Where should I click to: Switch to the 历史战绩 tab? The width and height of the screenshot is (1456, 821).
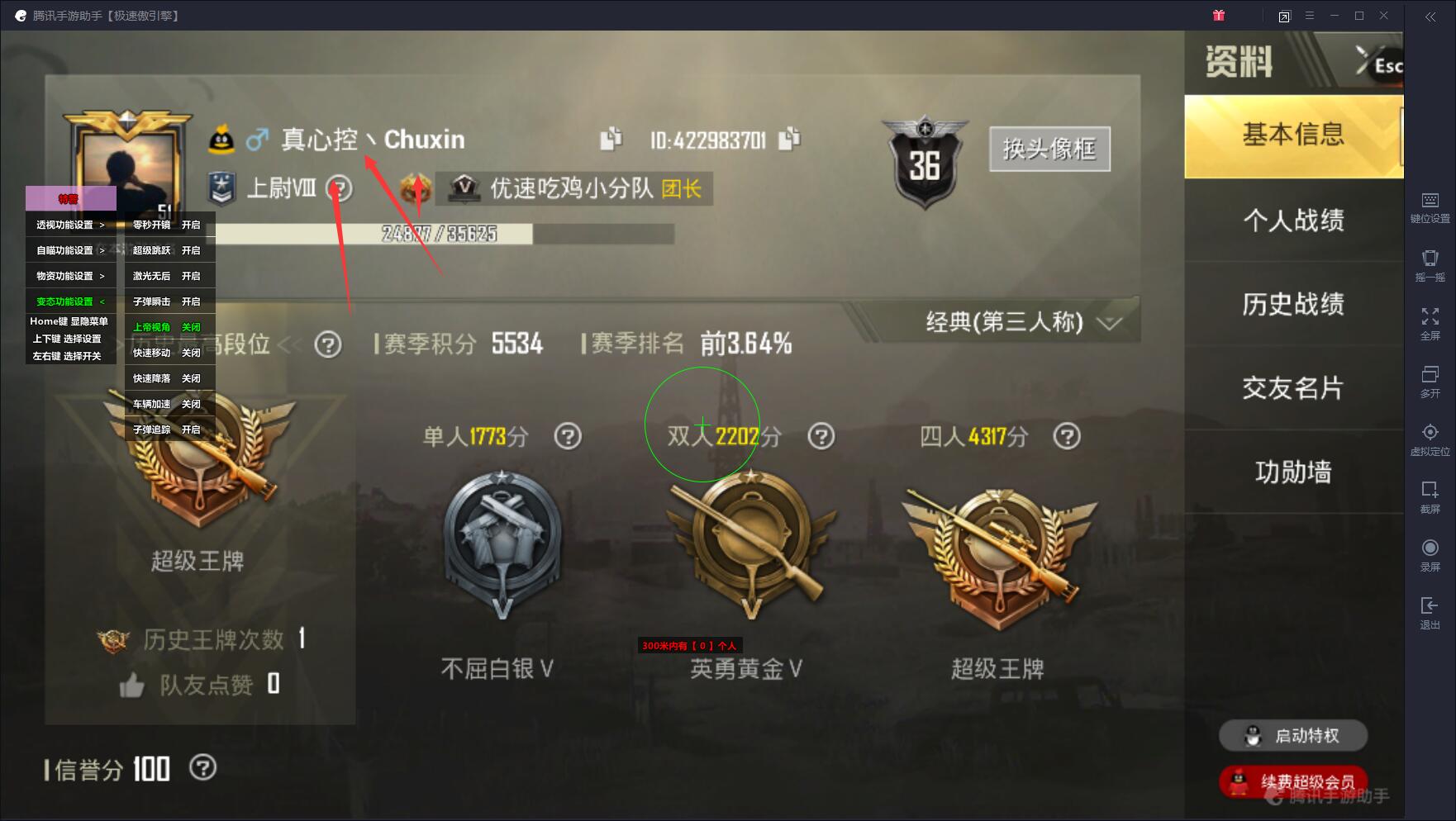[1292, 305]
